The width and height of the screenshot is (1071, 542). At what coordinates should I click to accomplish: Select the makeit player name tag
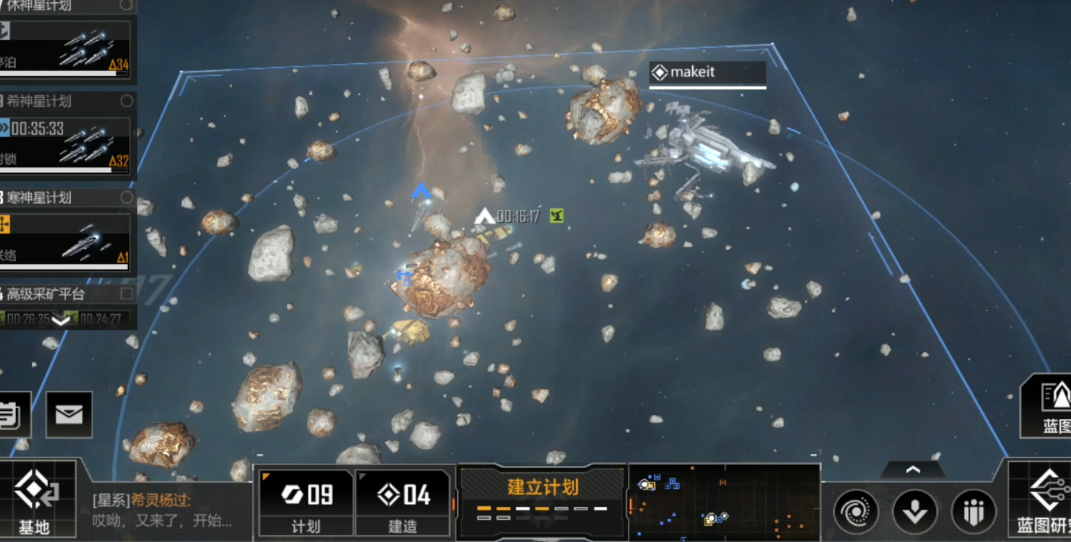tap(707, 72)
